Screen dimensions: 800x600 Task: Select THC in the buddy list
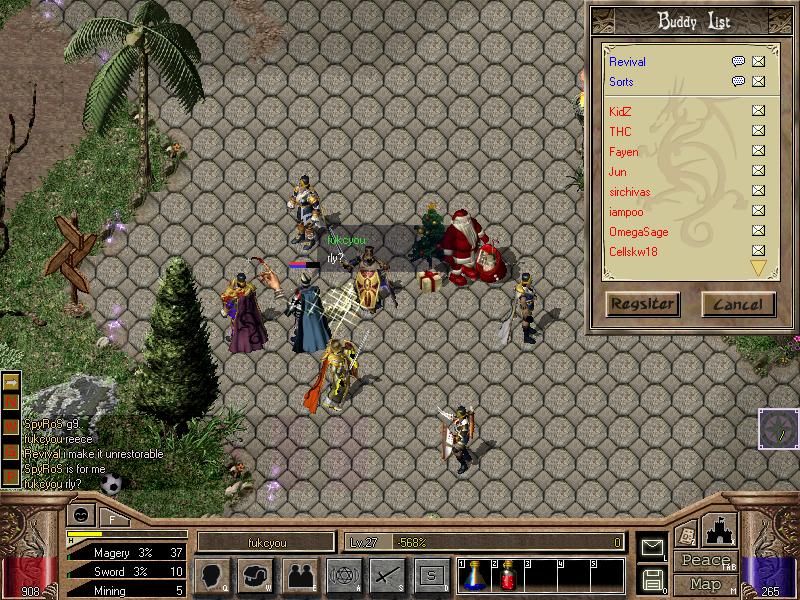[620, 131]
